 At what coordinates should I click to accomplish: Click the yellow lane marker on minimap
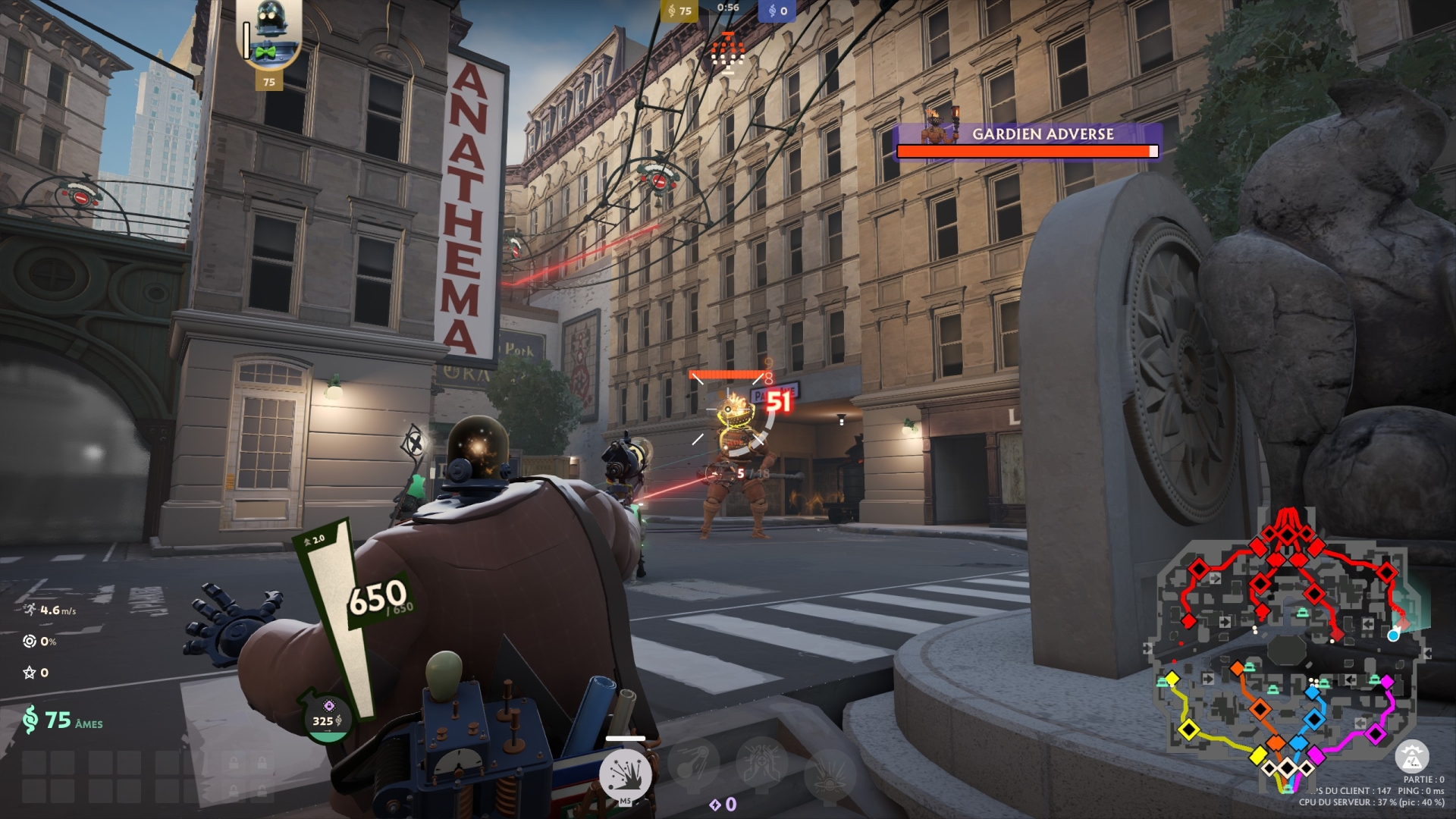tap(1188, 730)
